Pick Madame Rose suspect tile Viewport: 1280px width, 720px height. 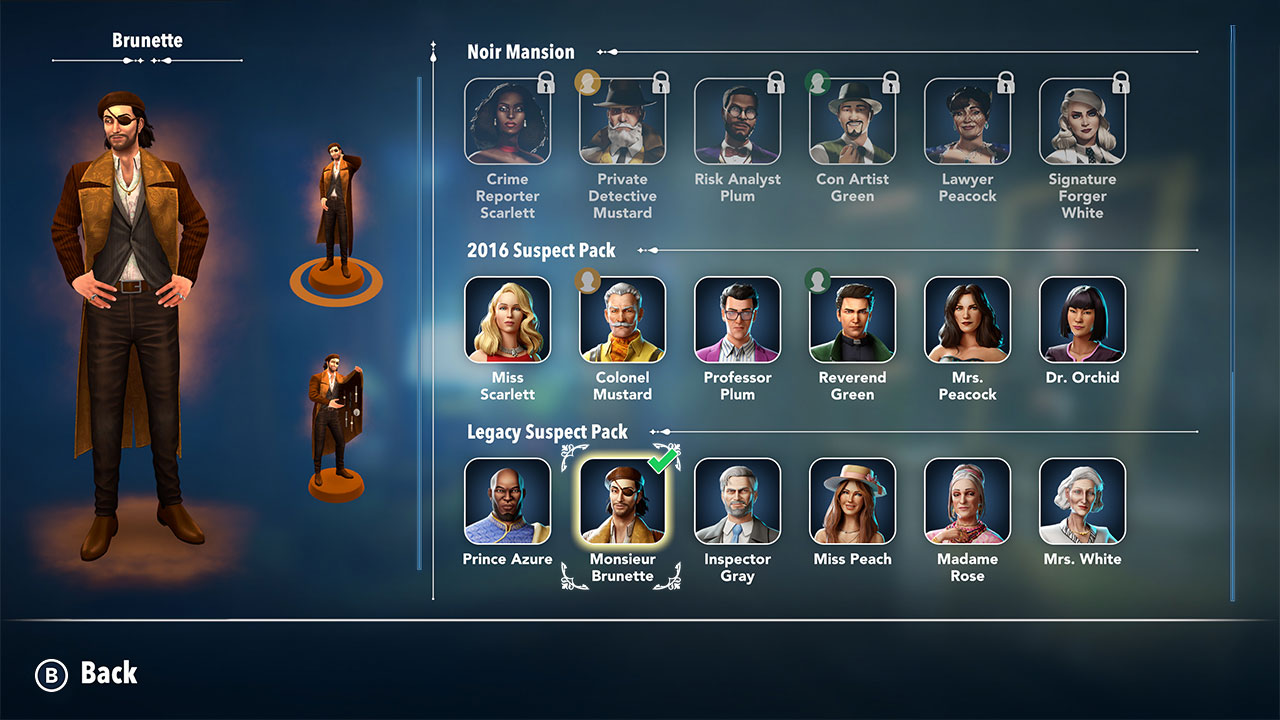click(967, 501)
